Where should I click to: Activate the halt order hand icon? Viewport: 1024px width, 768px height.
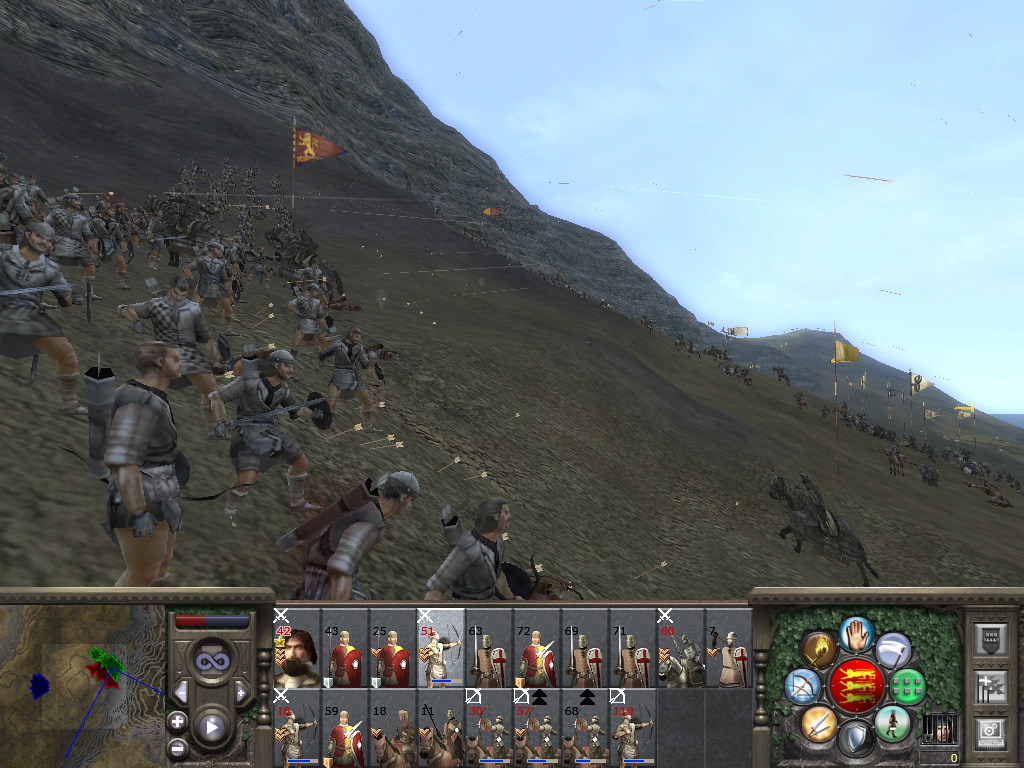pyautogui.click(x=855, y=632)
